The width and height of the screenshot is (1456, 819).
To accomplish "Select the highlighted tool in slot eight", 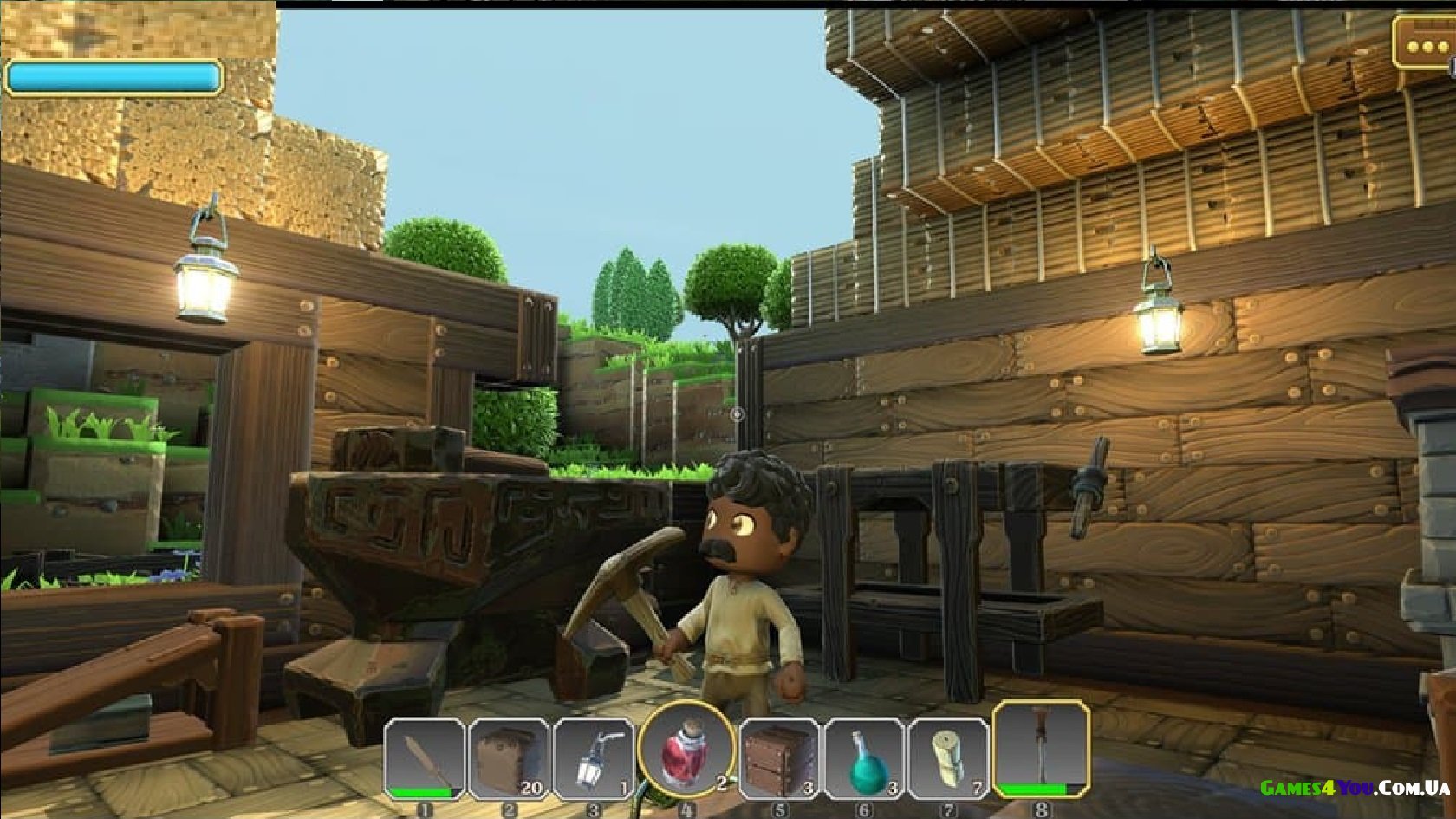I will pos(1041,749).
